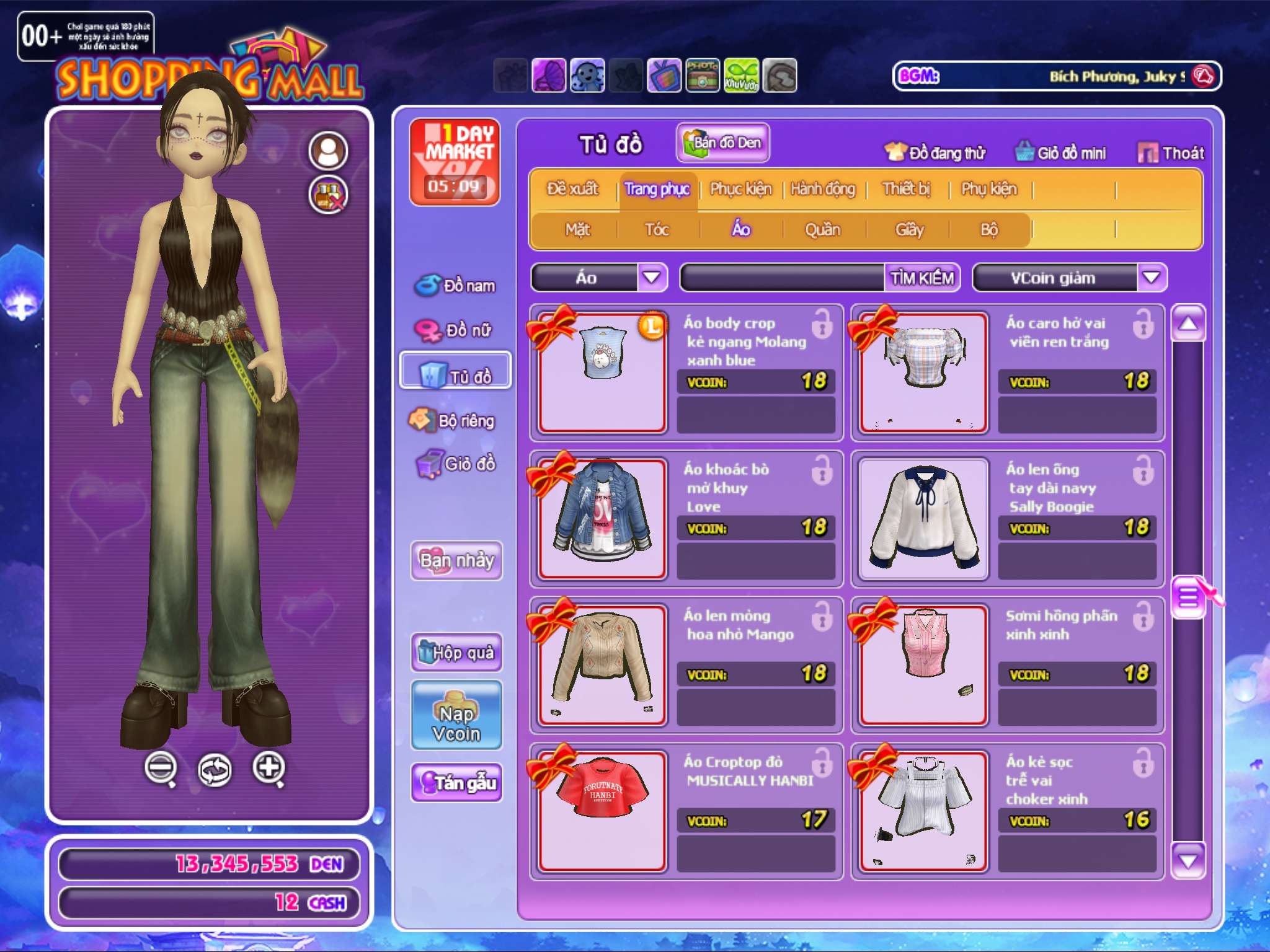Switch to the Phục kiện tab
The height and width of the screenshot is (952, 1270).
(740, 189)
